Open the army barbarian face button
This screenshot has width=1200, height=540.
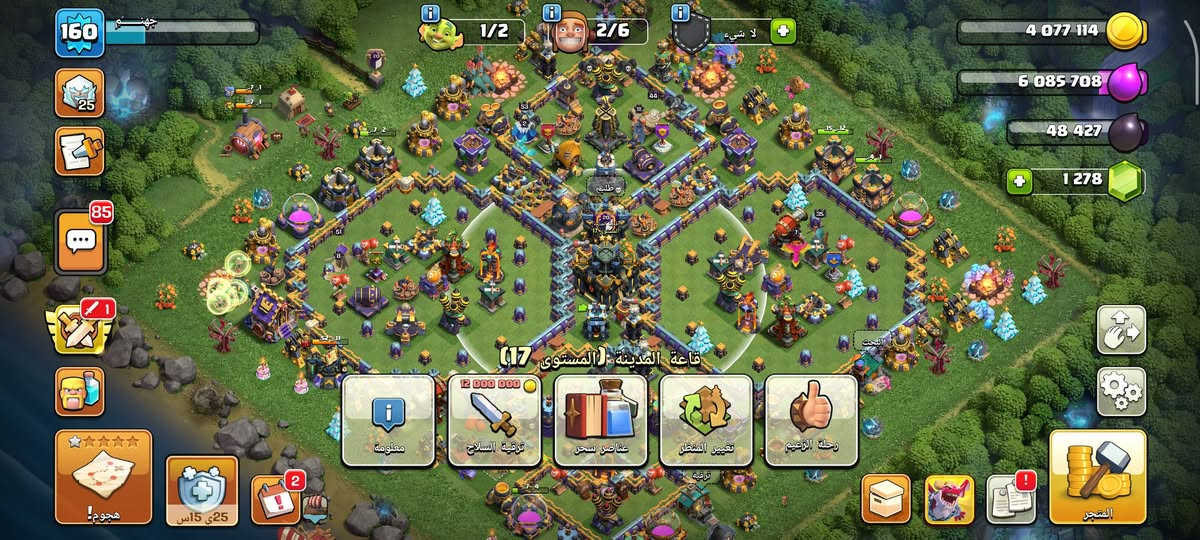(79, 389)
